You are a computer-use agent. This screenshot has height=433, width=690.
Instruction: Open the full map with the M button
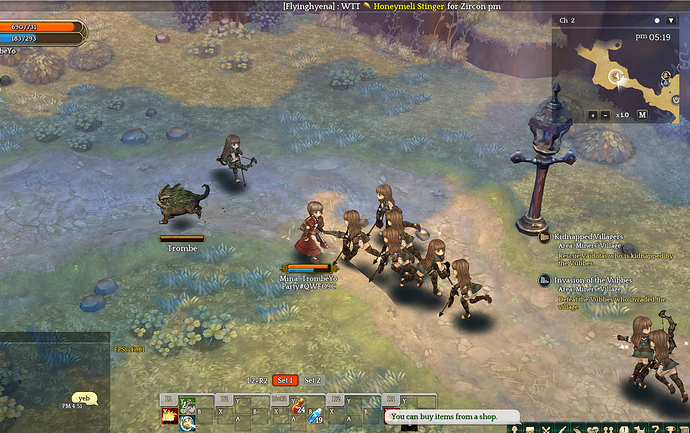click(x=642, y=114)
